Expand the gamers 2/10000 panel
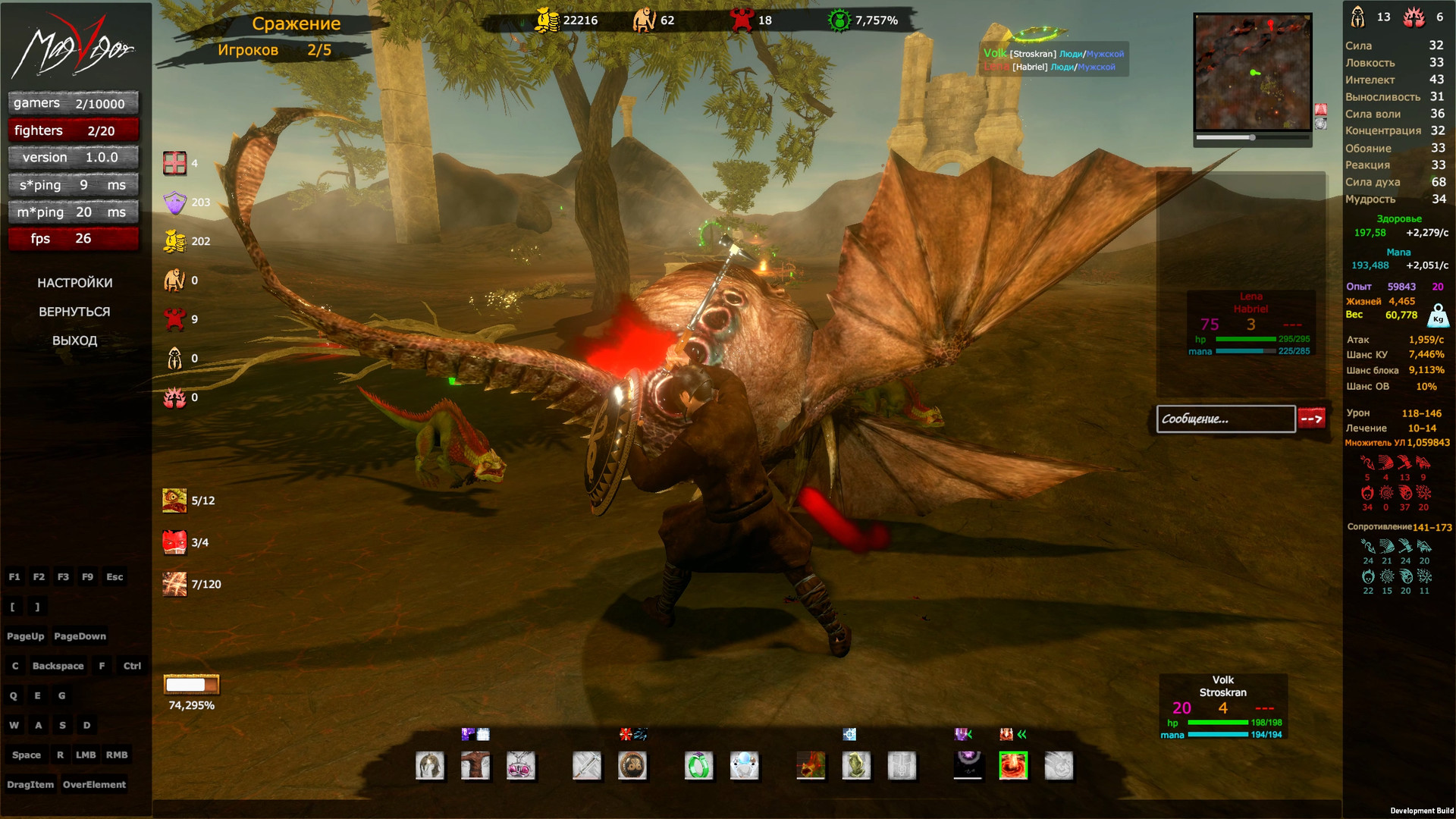1456x819 pixels. [x=73, y=102]
